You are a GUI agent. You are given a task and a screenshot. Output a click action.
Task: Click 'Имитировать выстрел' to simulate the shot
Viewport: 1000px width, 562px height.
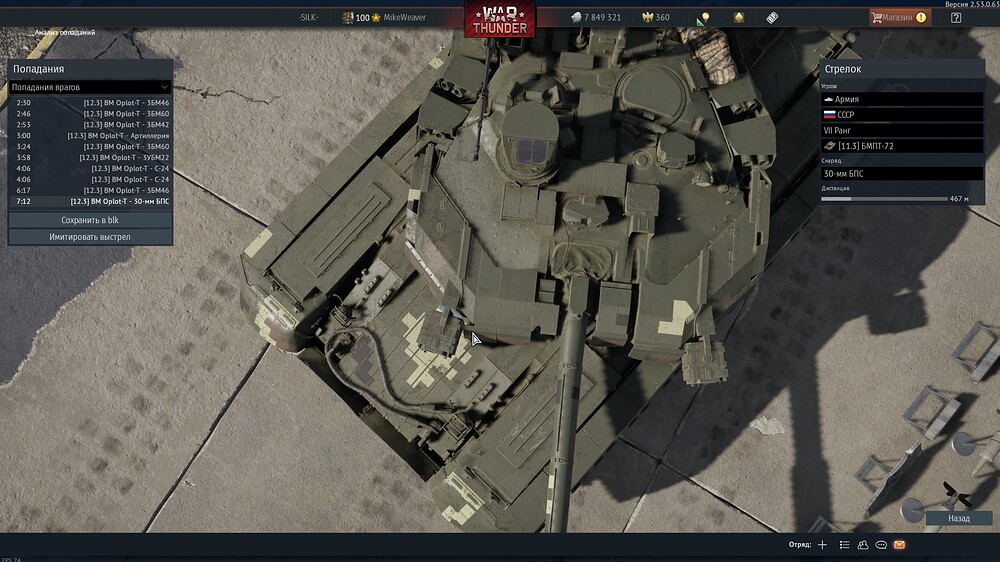click(90, 237)
